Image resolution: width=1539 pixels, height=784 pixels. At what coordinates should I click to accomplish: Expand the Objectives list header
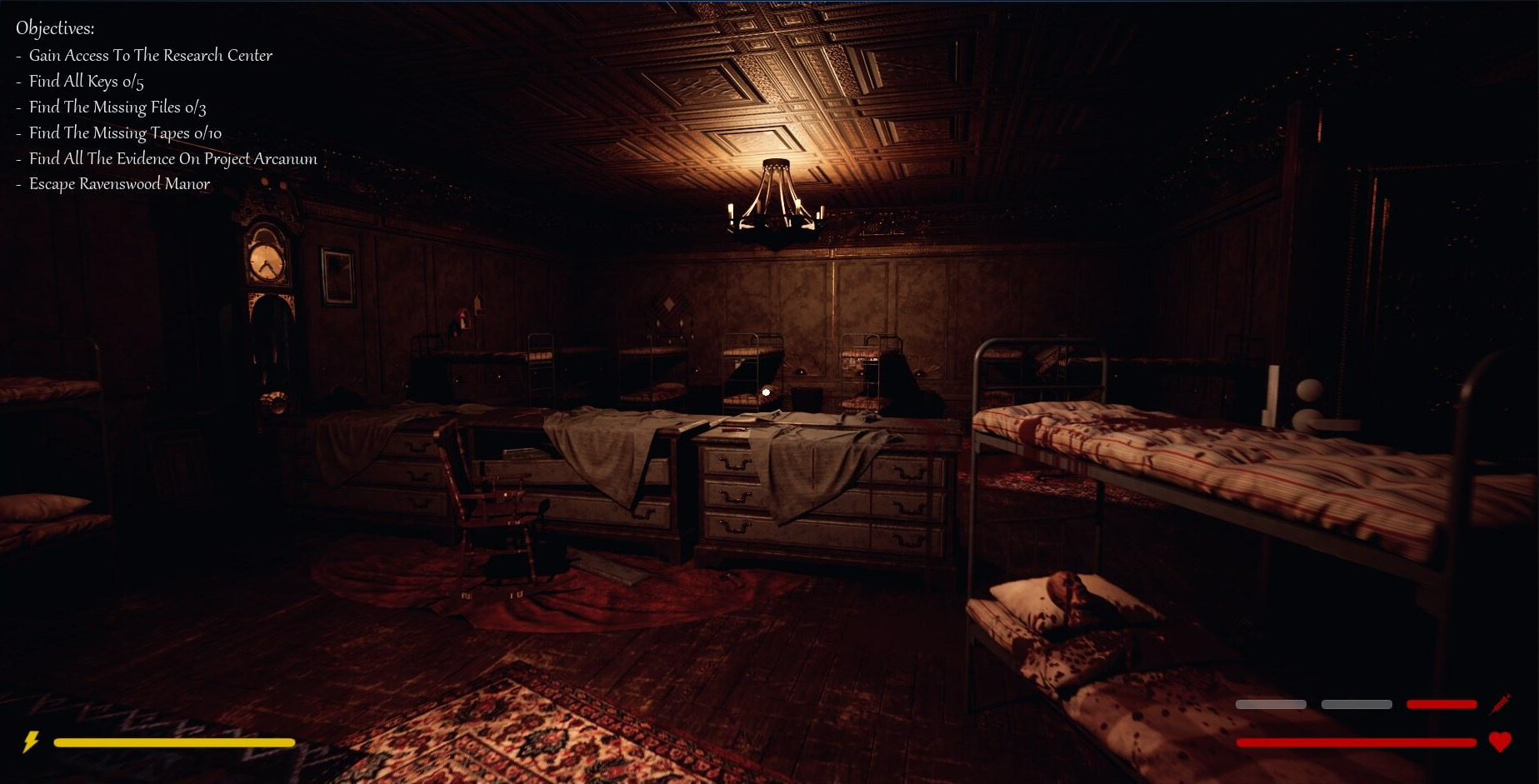[x=55, y=27]
